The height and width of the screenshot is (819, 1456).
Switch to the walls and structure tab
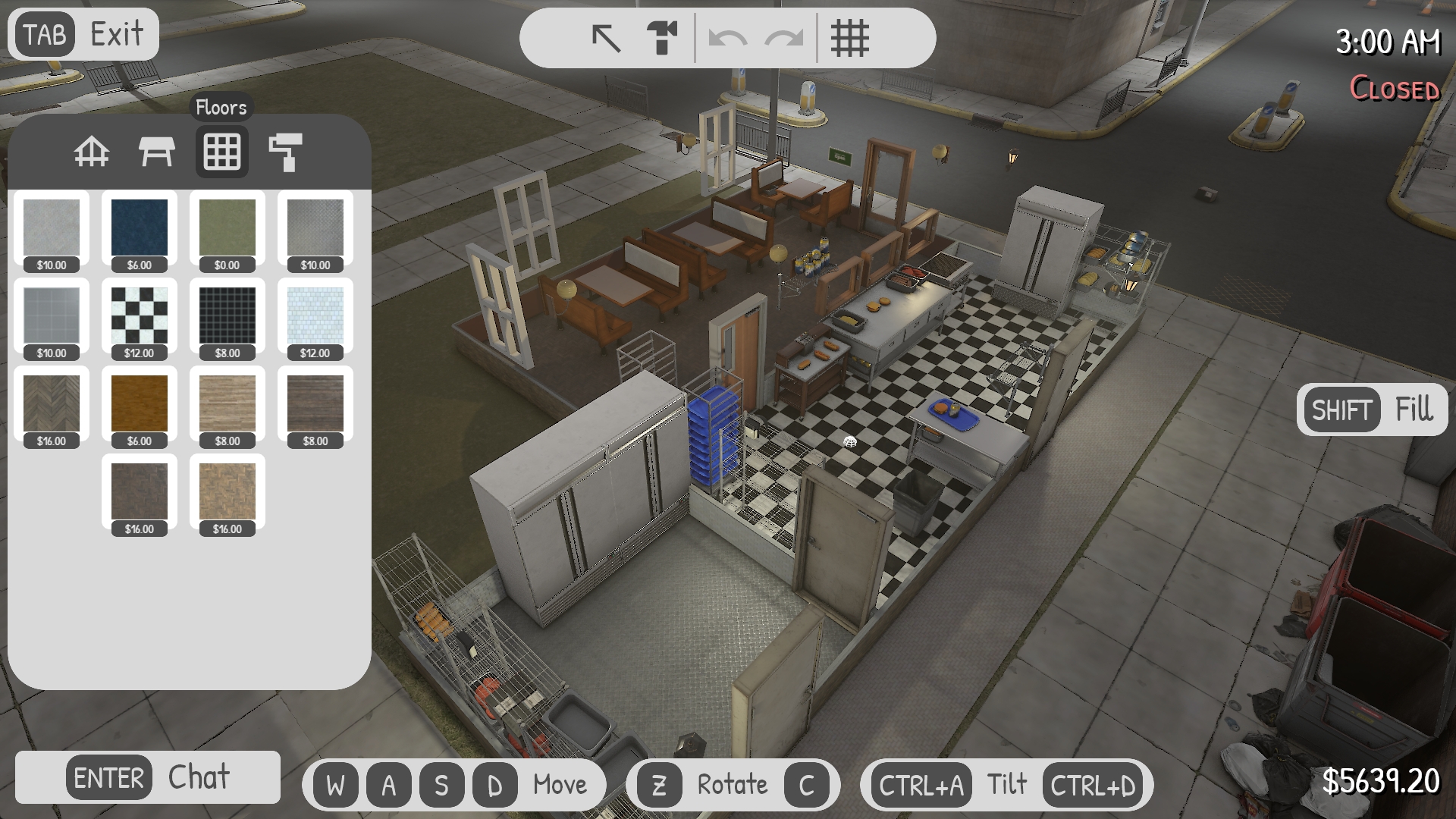click(x=92, y=152)
